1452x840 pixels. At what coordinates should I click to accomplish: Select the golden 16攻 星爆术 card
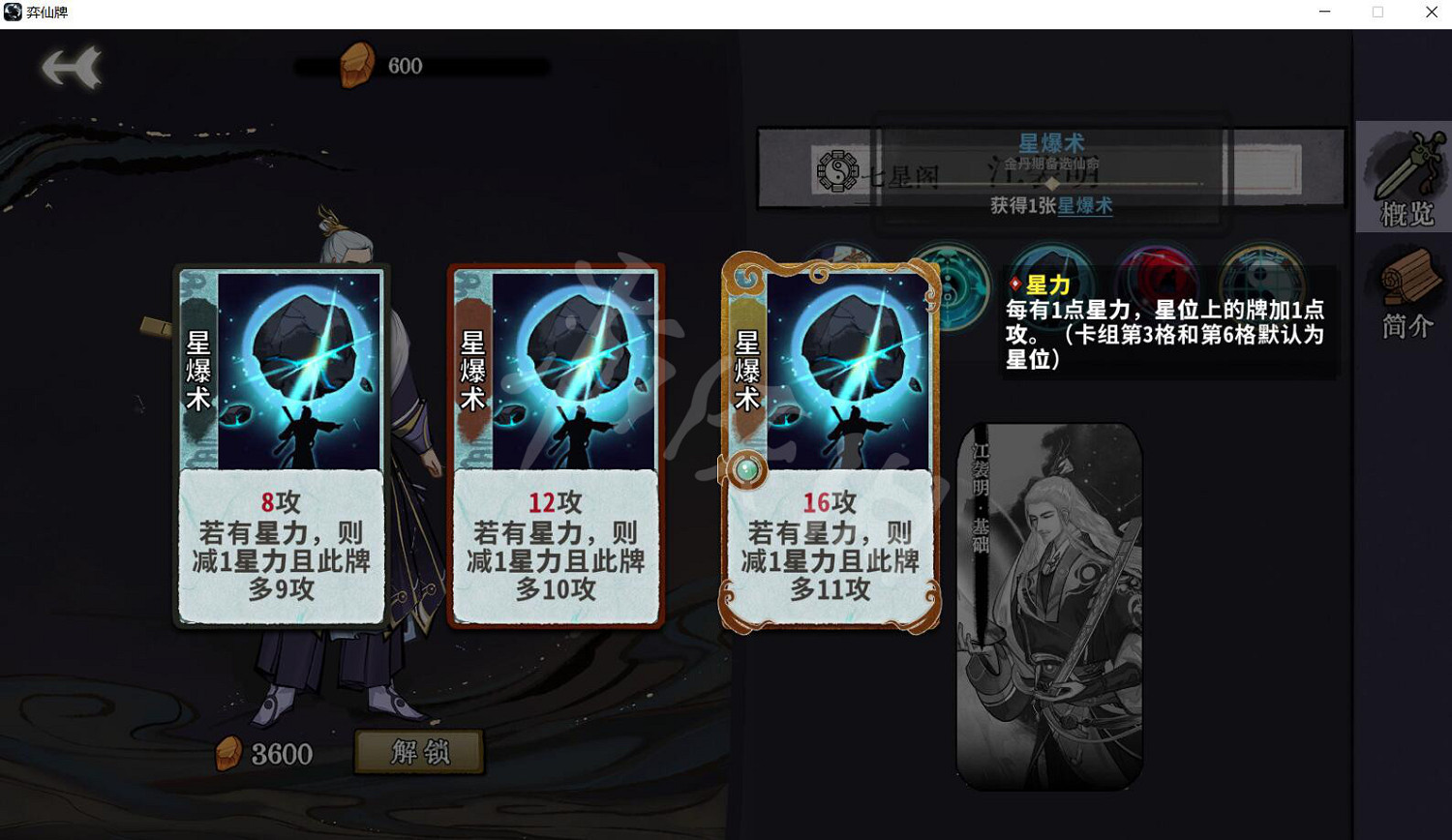point(832,445)
